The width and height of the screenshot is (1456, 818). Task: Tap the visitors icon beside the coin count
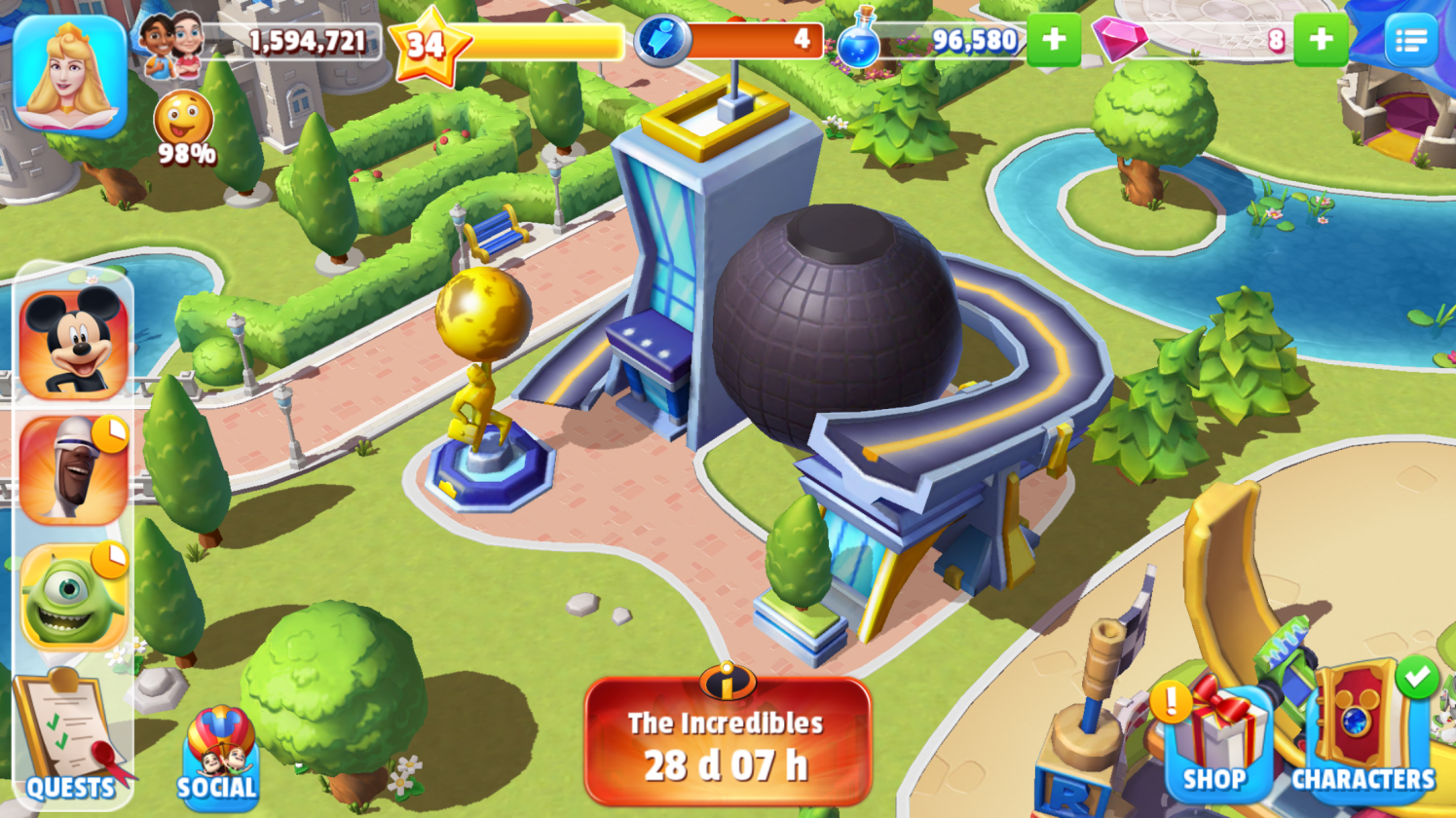click(x=171, y=42)
